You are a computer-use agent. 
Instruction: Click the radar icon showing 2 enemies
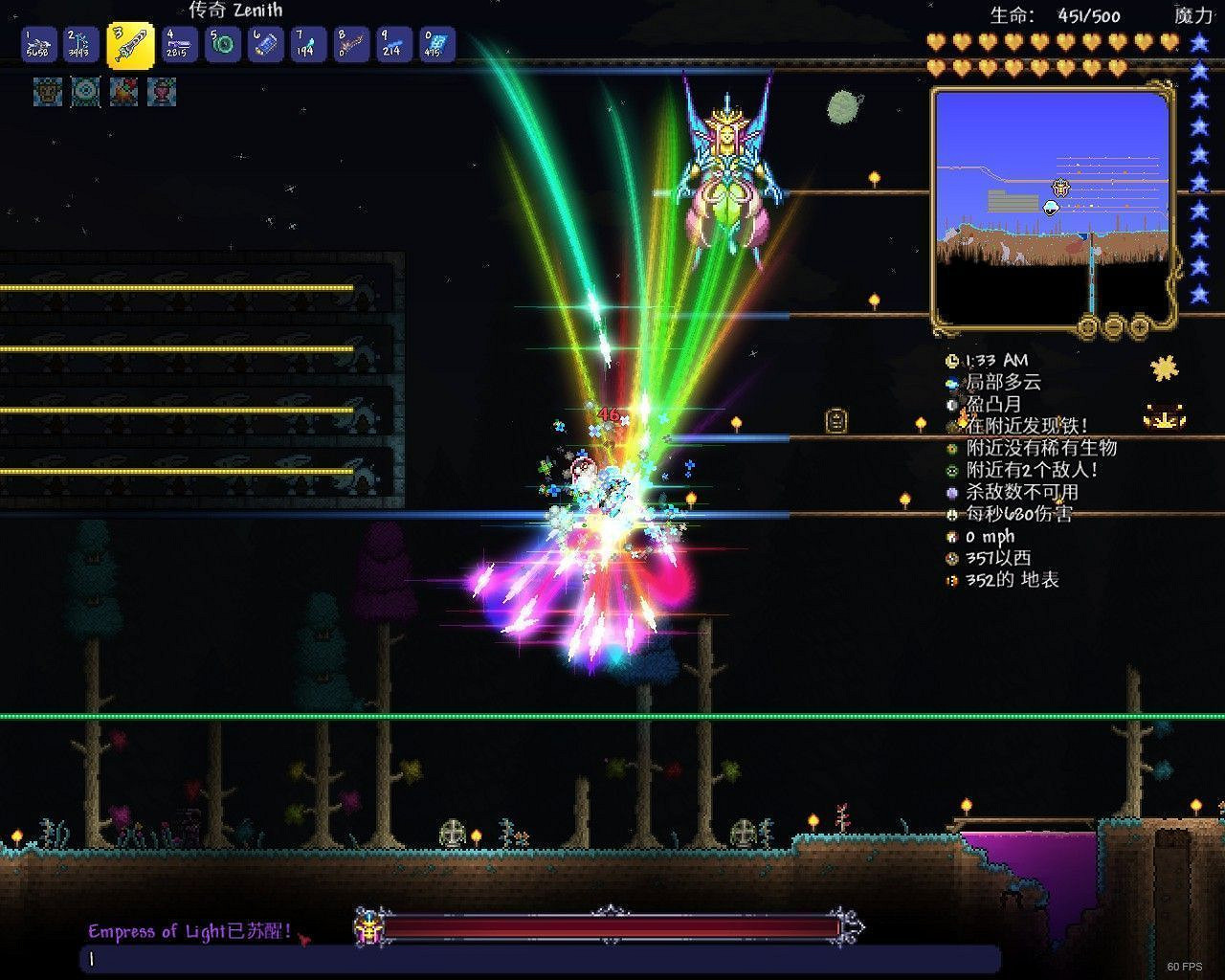pos(951,471)
